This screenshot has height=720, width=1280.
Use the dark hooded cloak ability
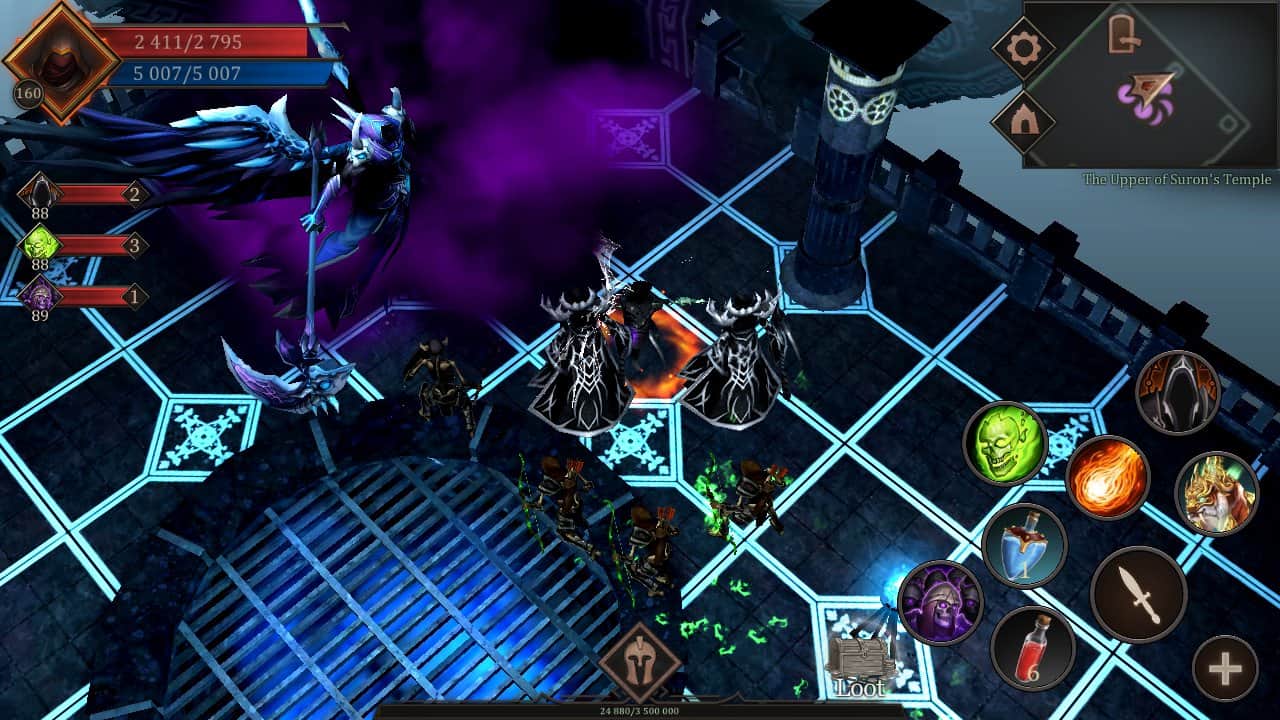point(1178,392)
